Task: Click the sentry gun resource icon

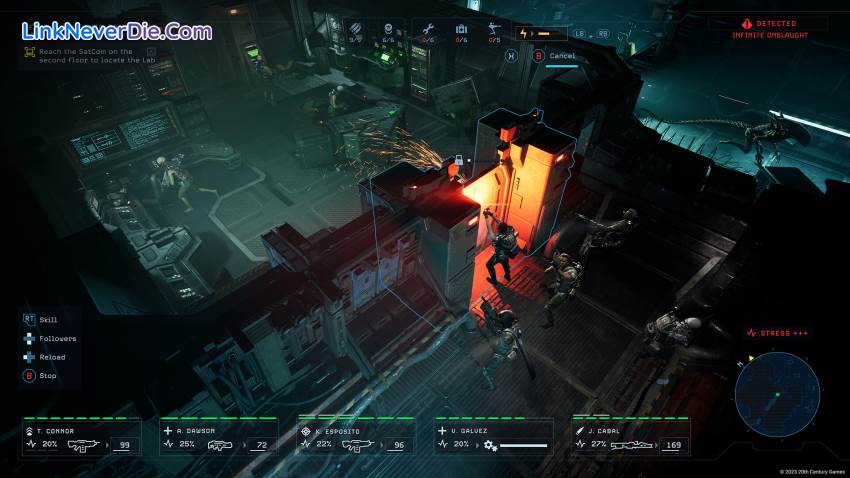Action: [494, 31]
